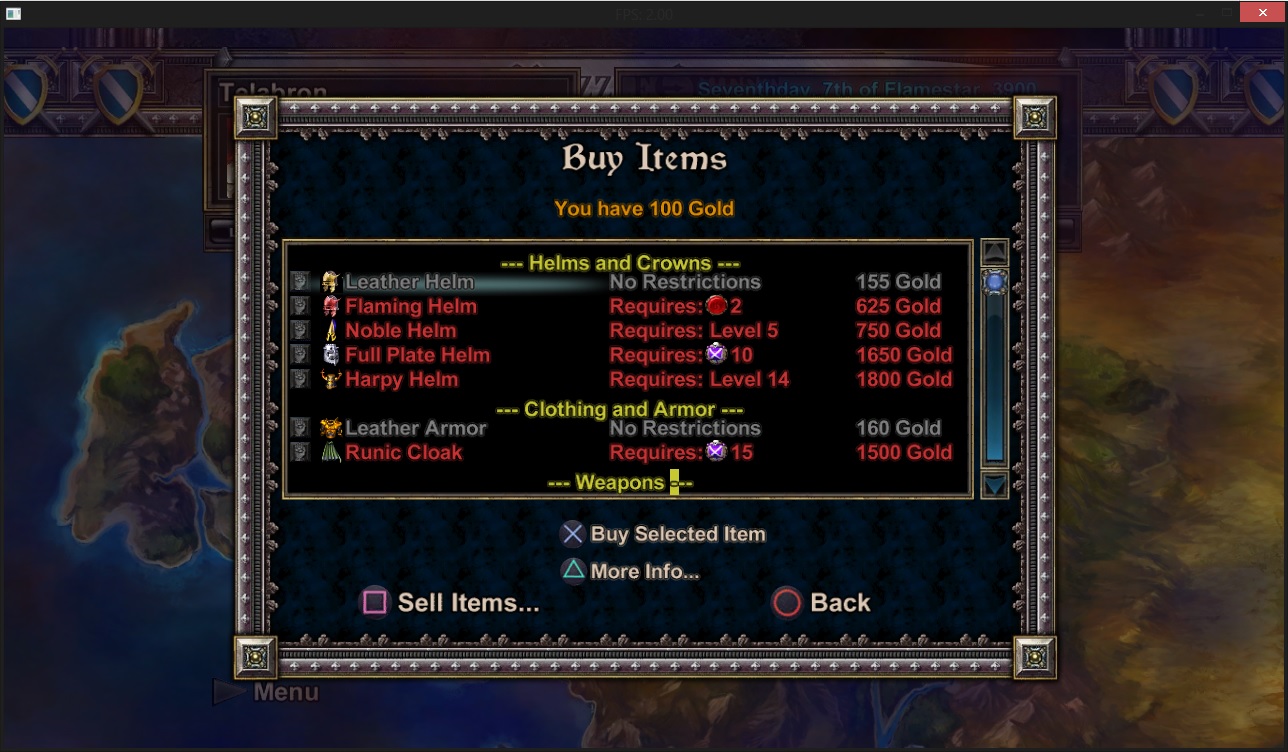The height and width of the screenshot is (752, 1288).
Task: Go Back from the shop
Action: click(822, 602)
